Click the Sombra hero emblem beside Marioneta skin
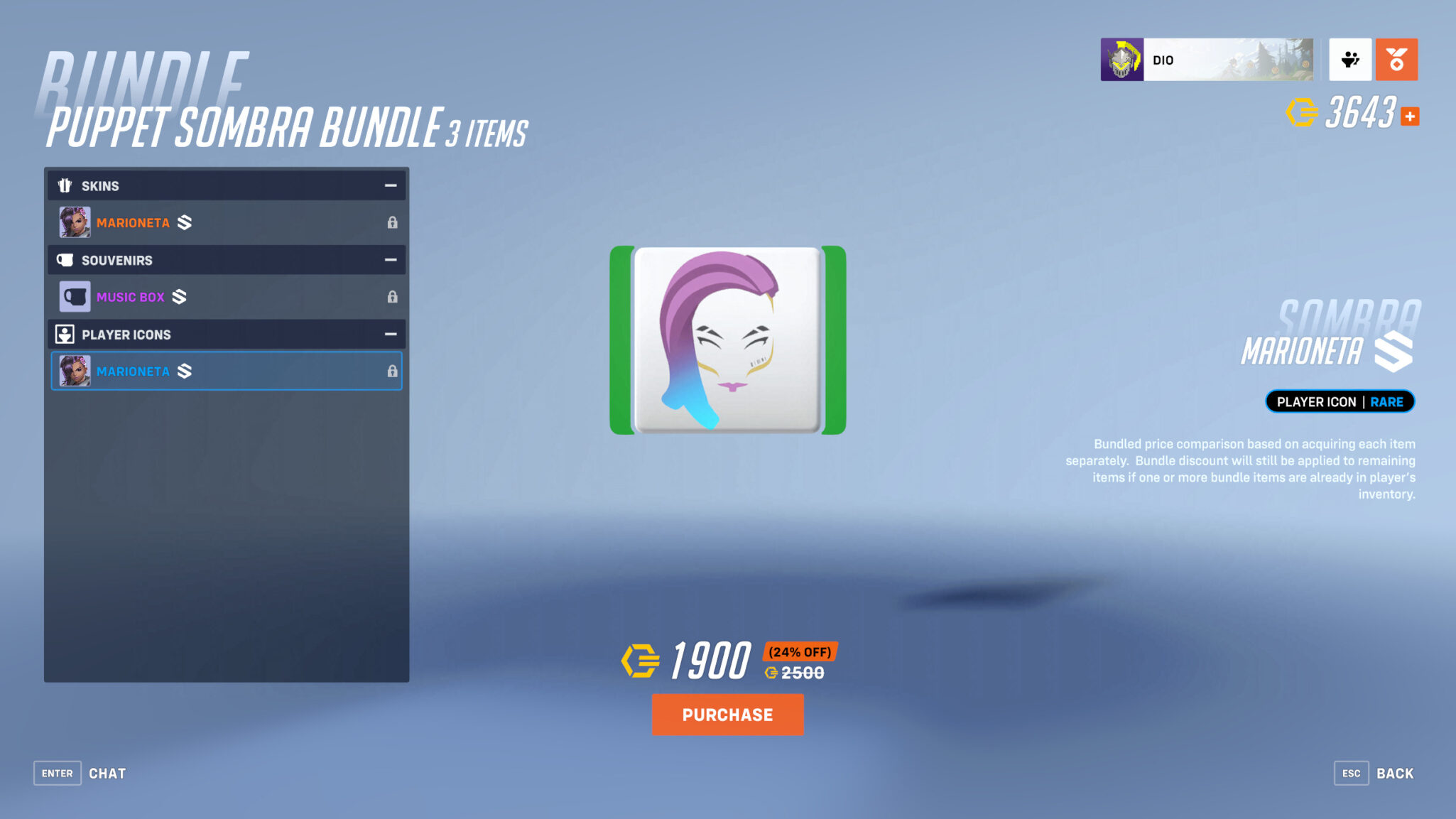The height and width of the screenshot is (819, 1456). tap(184, 222)
